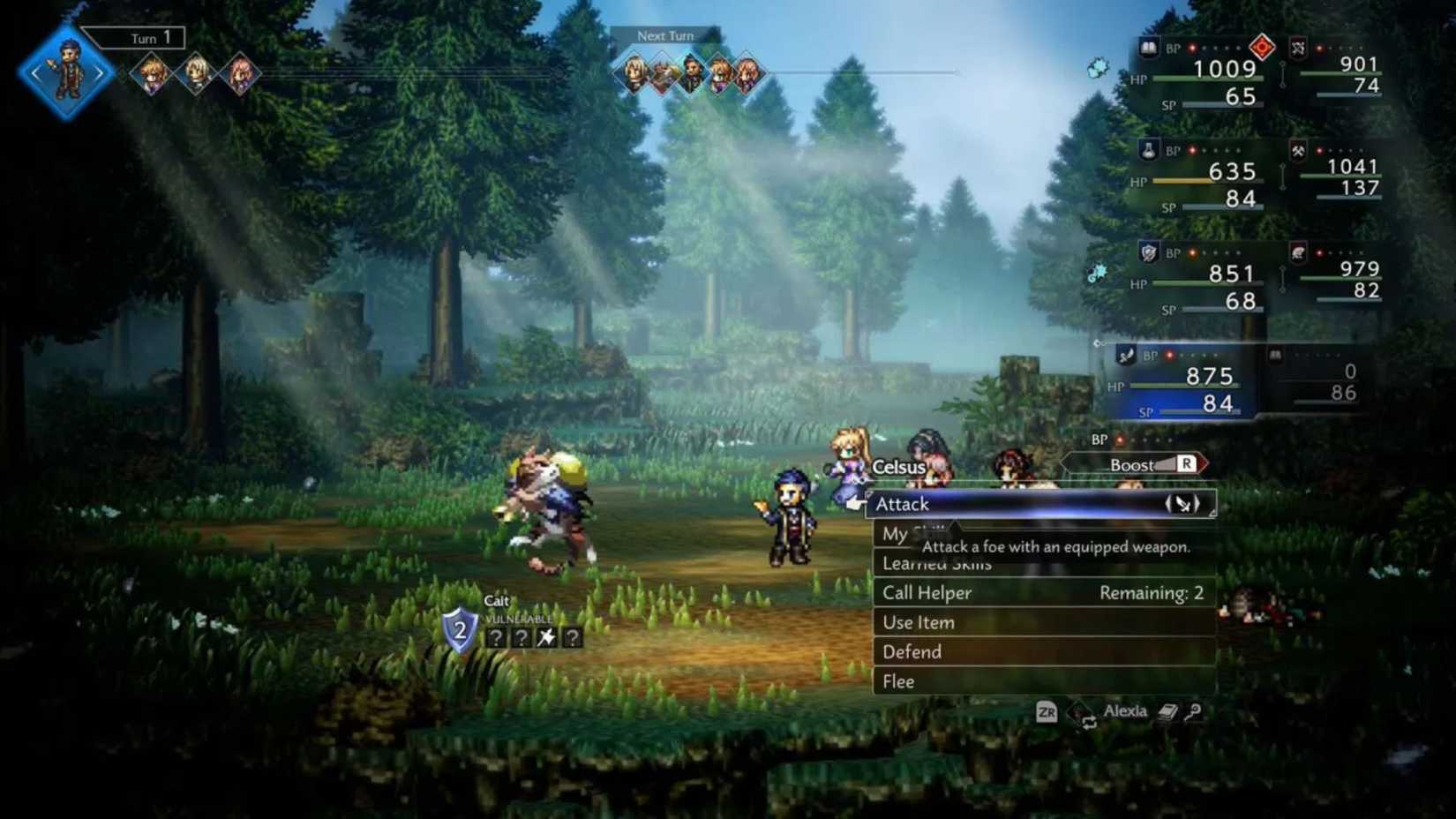This screenshot has width=1456, height=819.
Task: Click the red danger diamond beside the 1009 HP panel
Action: point(1262,49)
